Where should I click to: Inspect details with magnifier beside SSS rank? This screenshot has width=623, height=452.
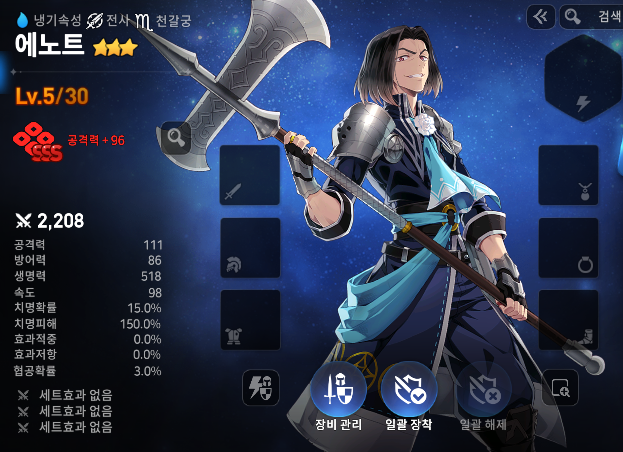(x=176, y=138)
